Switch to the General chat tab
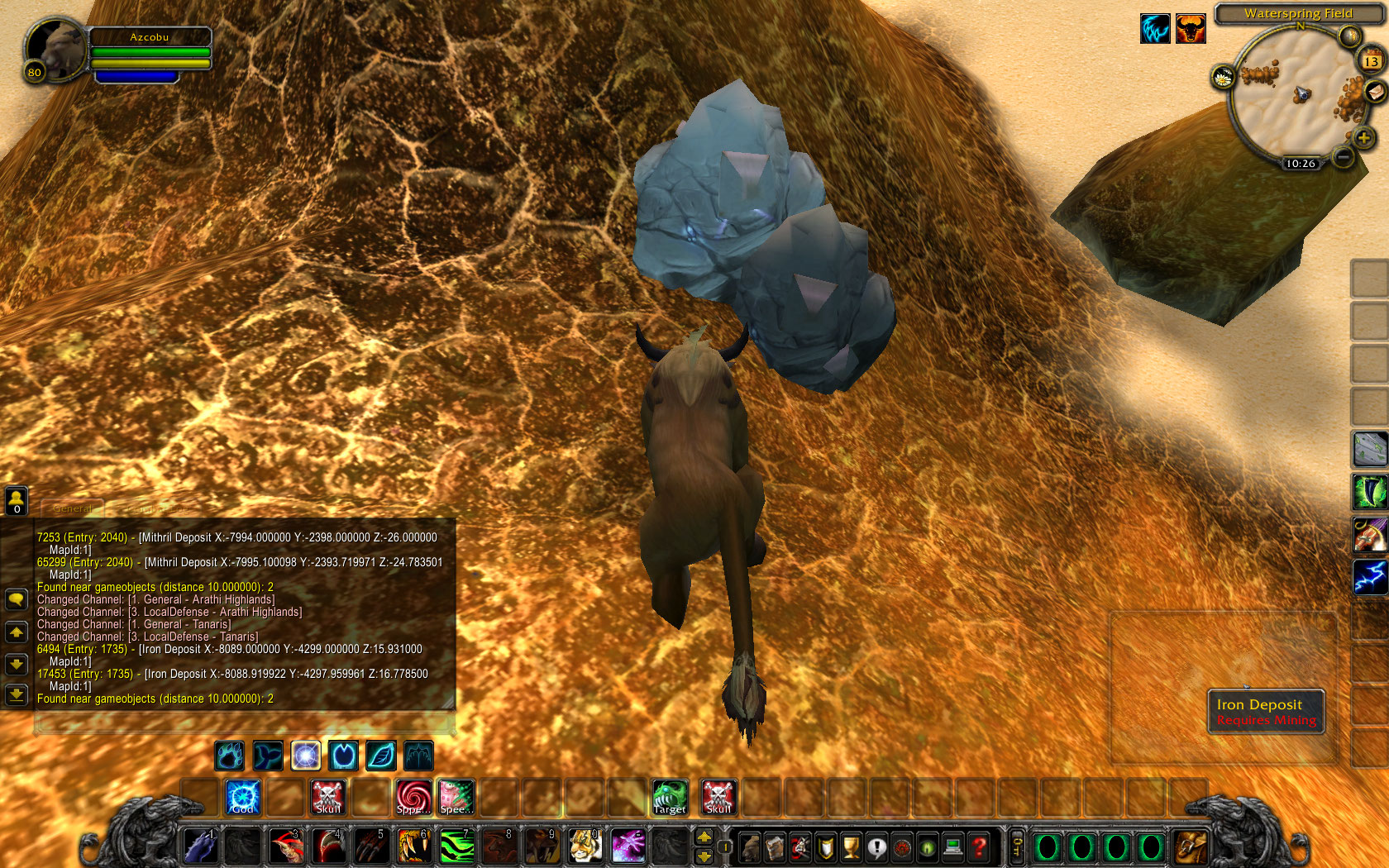The width and height of the screenshot is (1389, 868). [73, 508]
